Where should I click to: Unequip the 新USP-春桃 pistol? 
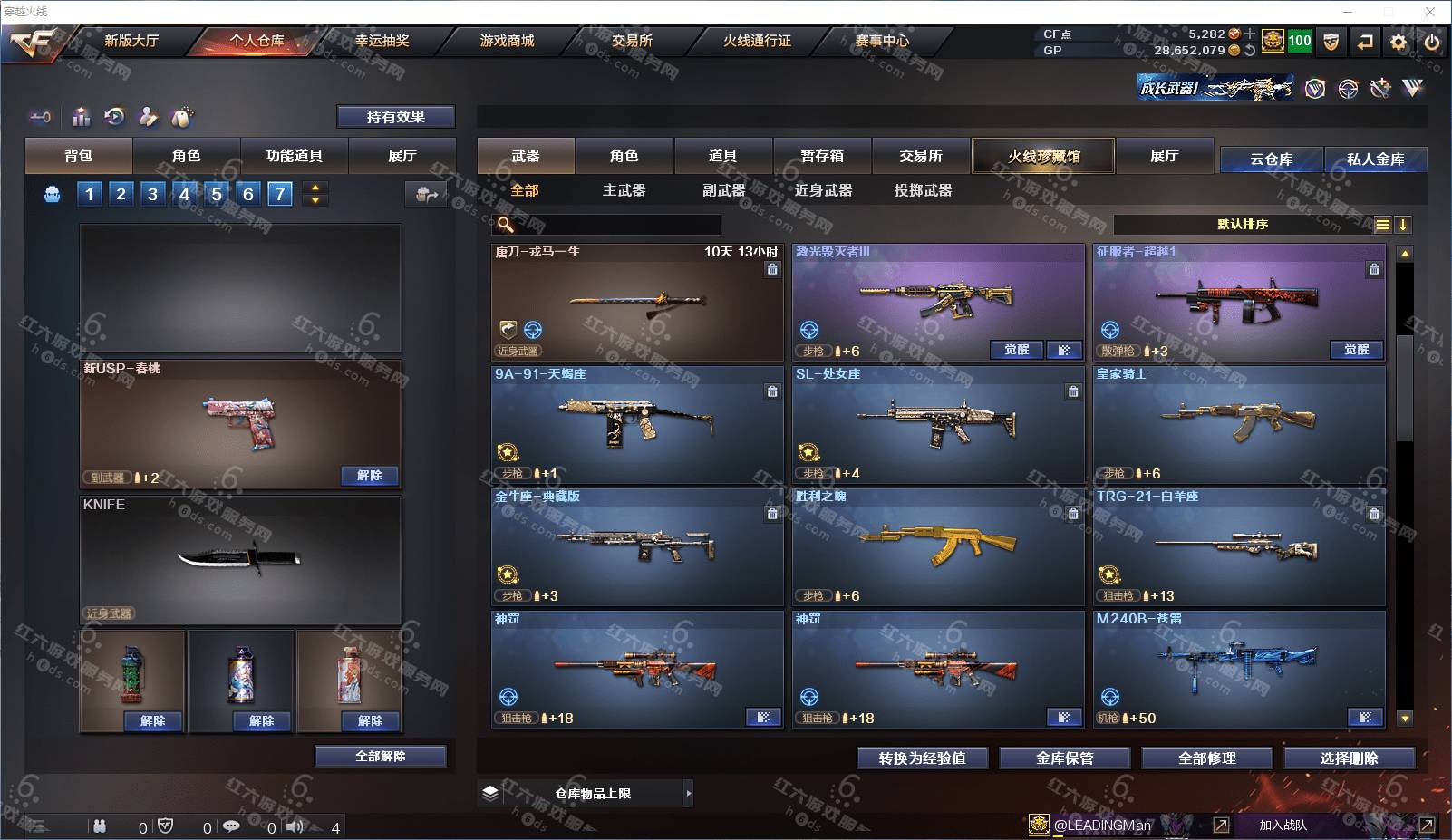tap(370, 476)
